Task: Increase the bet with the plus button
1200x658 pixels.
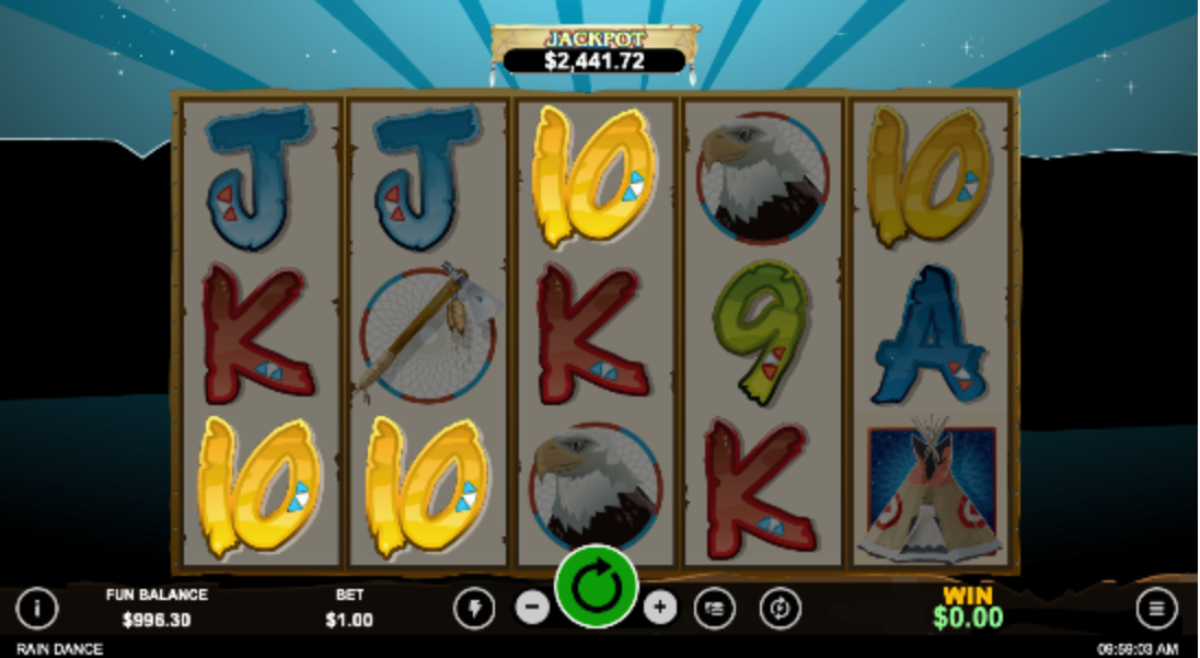Action: click(x=660, y=607)
